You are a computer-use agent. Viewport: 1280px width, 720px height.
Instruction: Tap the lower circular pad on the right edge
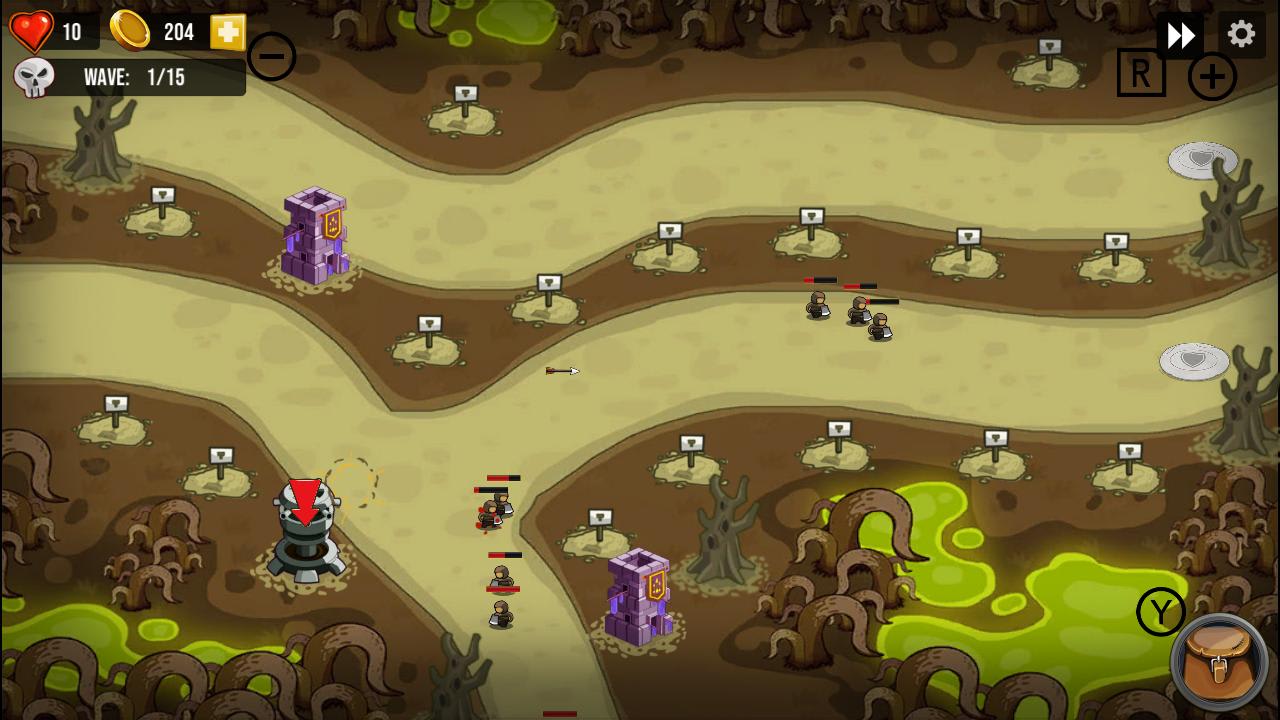(1192, 361)
